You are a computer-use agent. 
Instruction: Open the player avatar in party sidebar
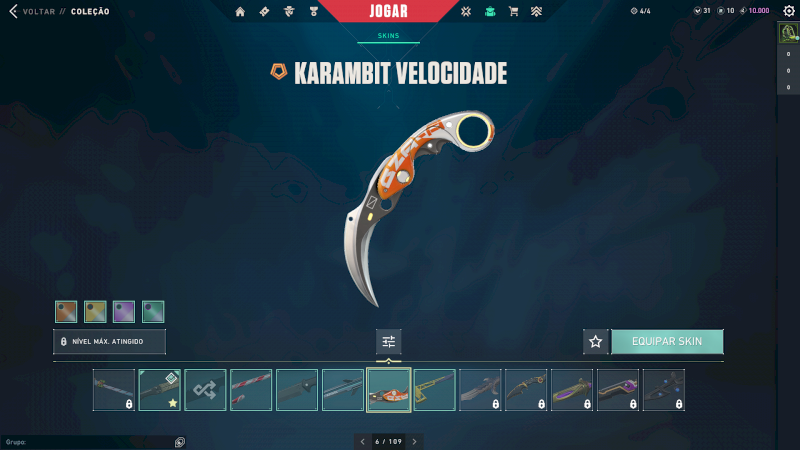[x=787, y=32]
